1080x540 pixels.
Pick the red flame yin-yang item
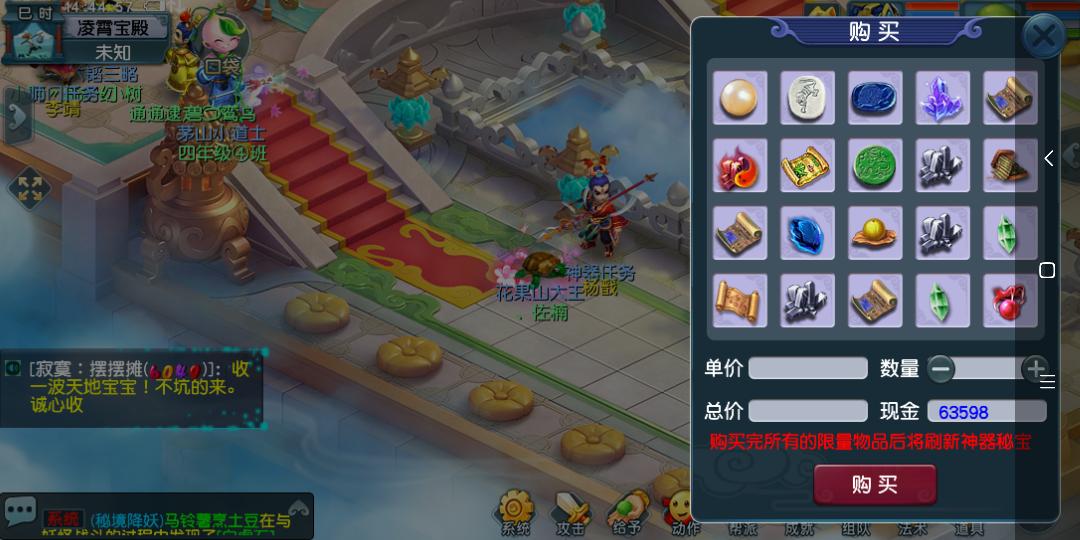[x=740, y=165]
